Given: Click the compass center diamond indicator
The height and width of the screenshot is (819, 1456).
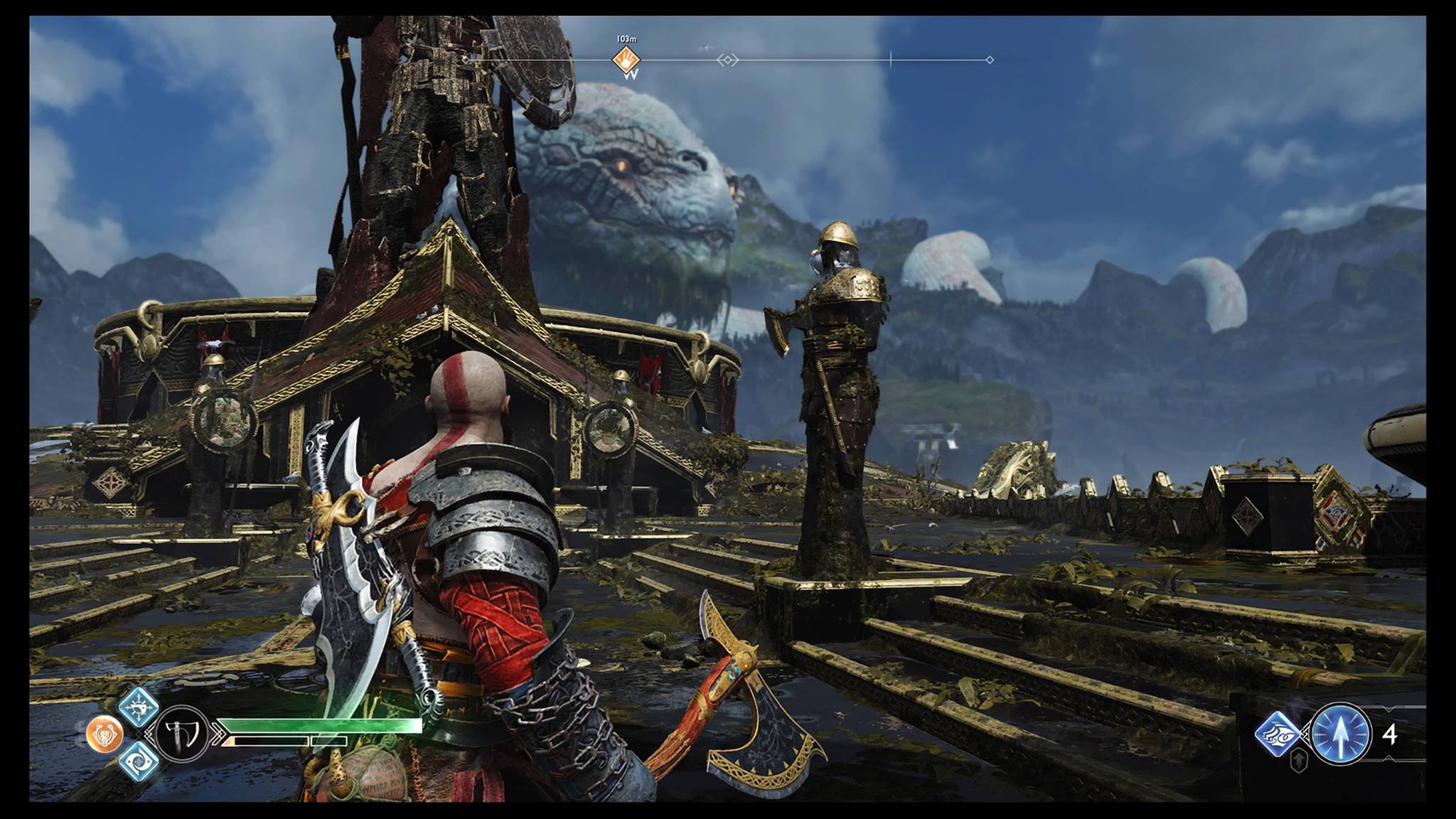Looking at the screenshot, I should pos(727,60).
